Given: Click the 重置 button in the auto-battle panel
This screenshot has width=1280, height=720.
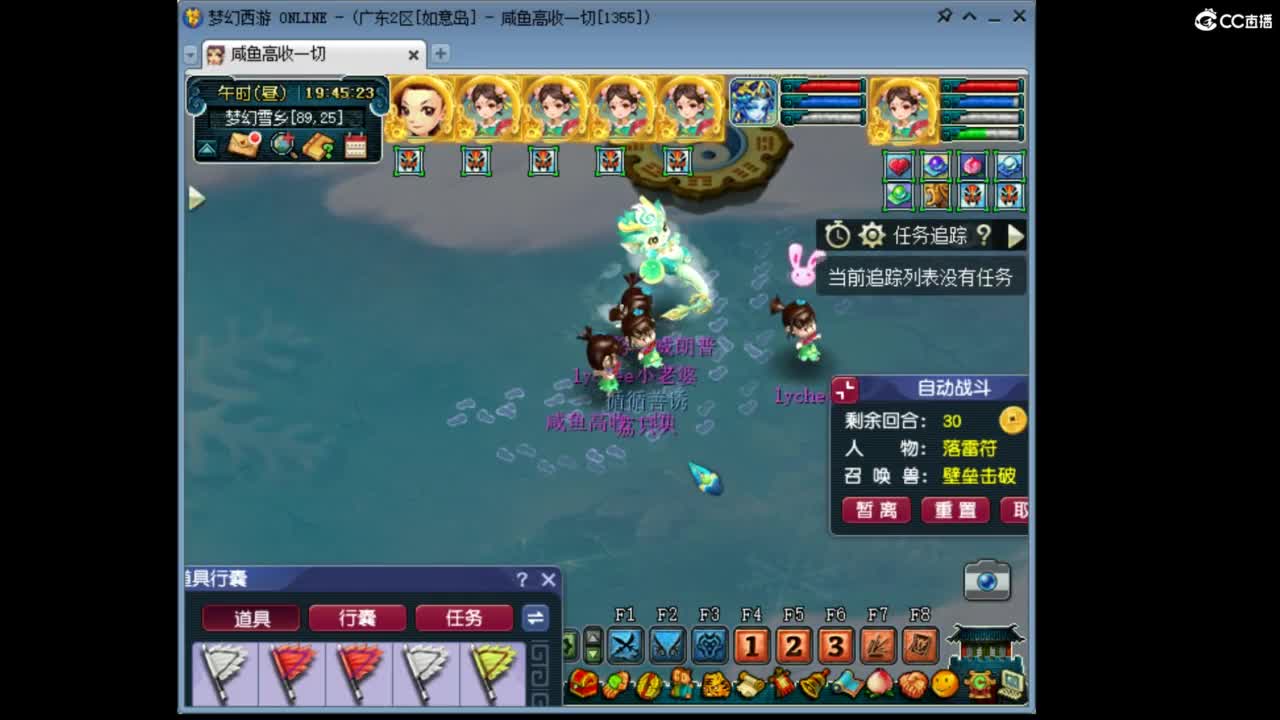Looking at the screenshot, I should (x=954, y=509).
